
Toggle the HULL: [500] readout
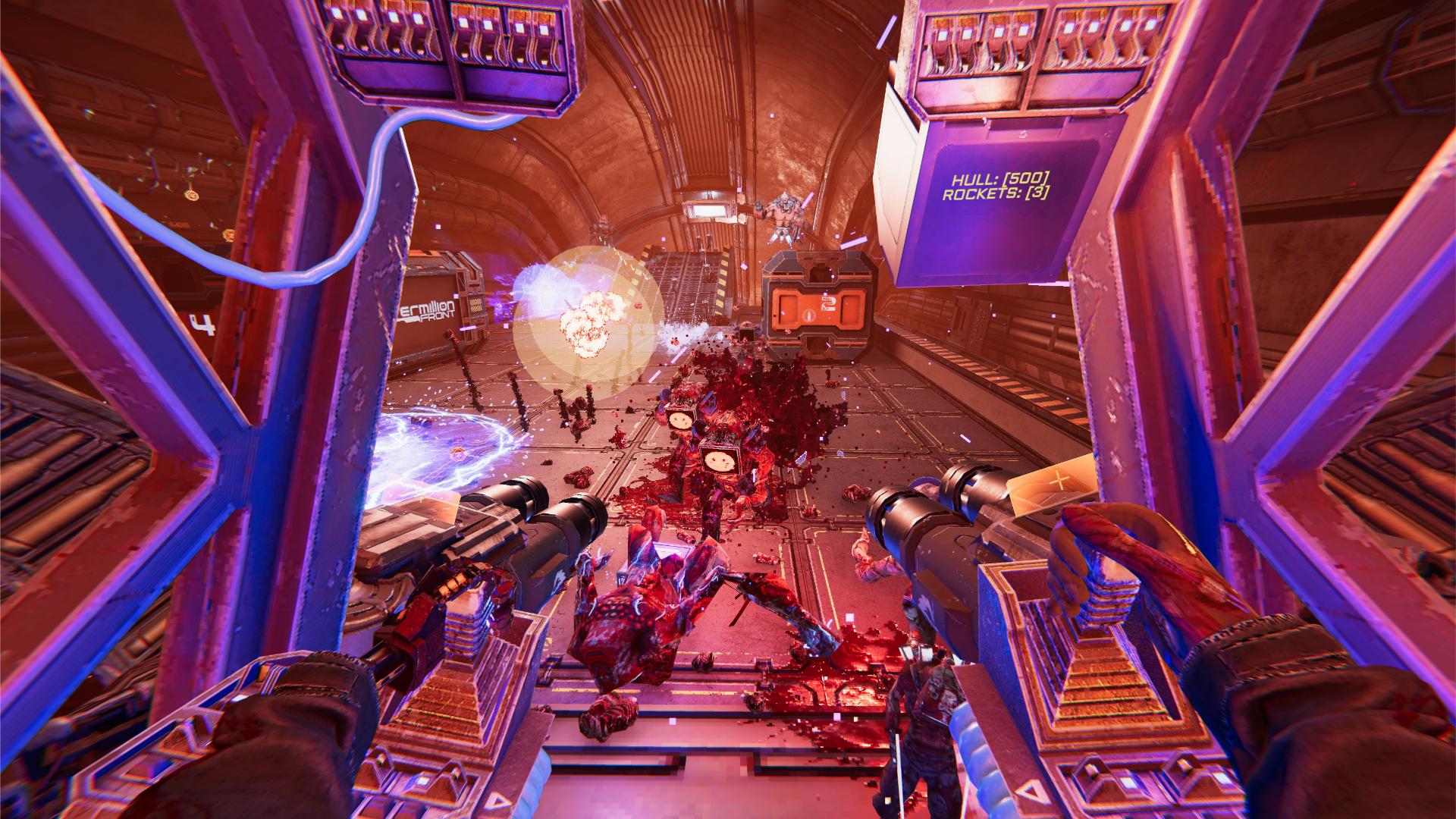coord(999,180)
